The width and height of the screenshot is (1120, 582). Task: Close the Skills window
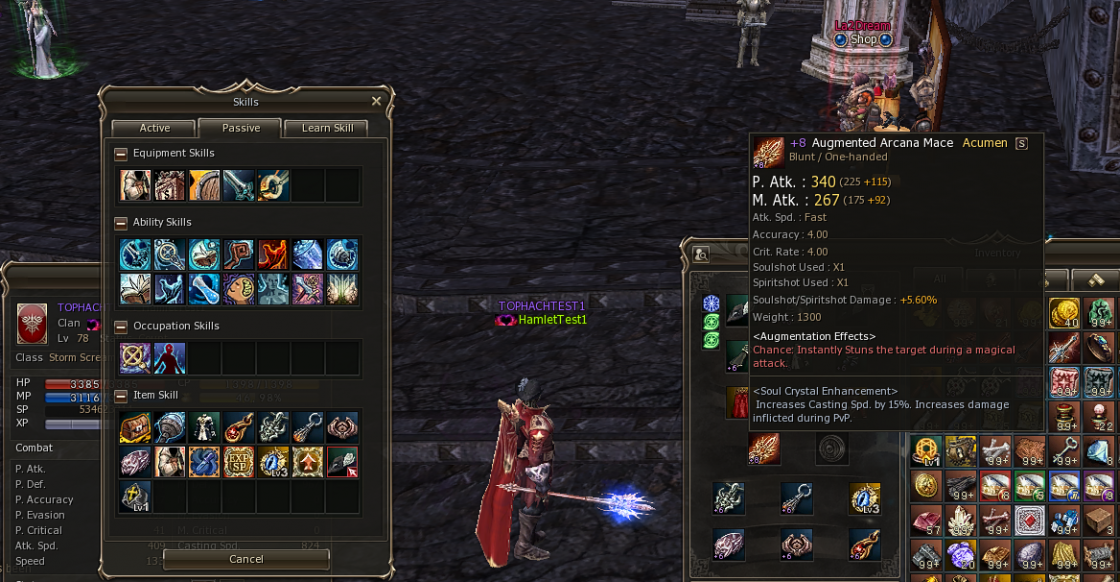click(376, 101)
